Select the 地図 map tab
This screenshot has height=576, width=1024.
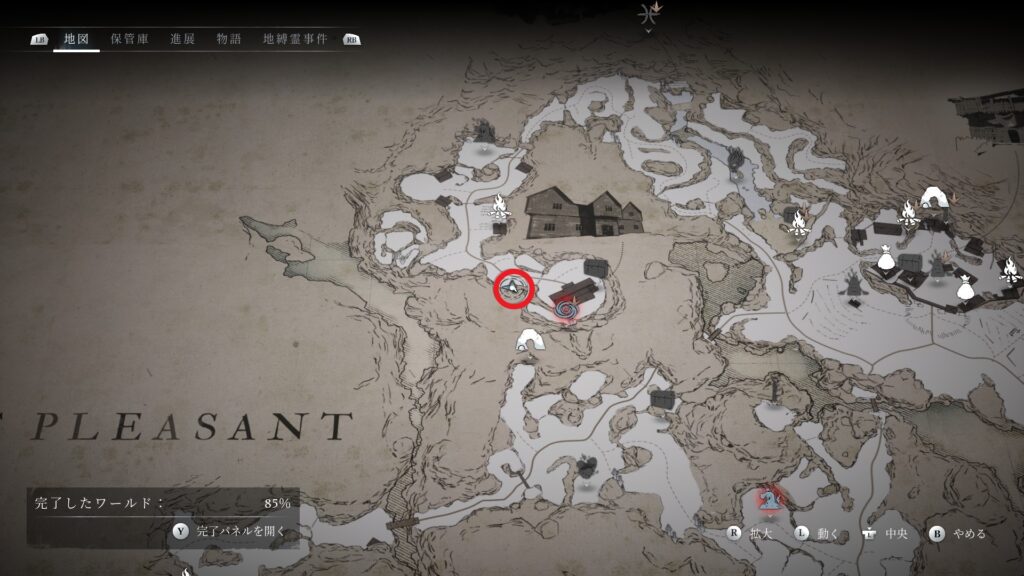(x=77, y=39)
